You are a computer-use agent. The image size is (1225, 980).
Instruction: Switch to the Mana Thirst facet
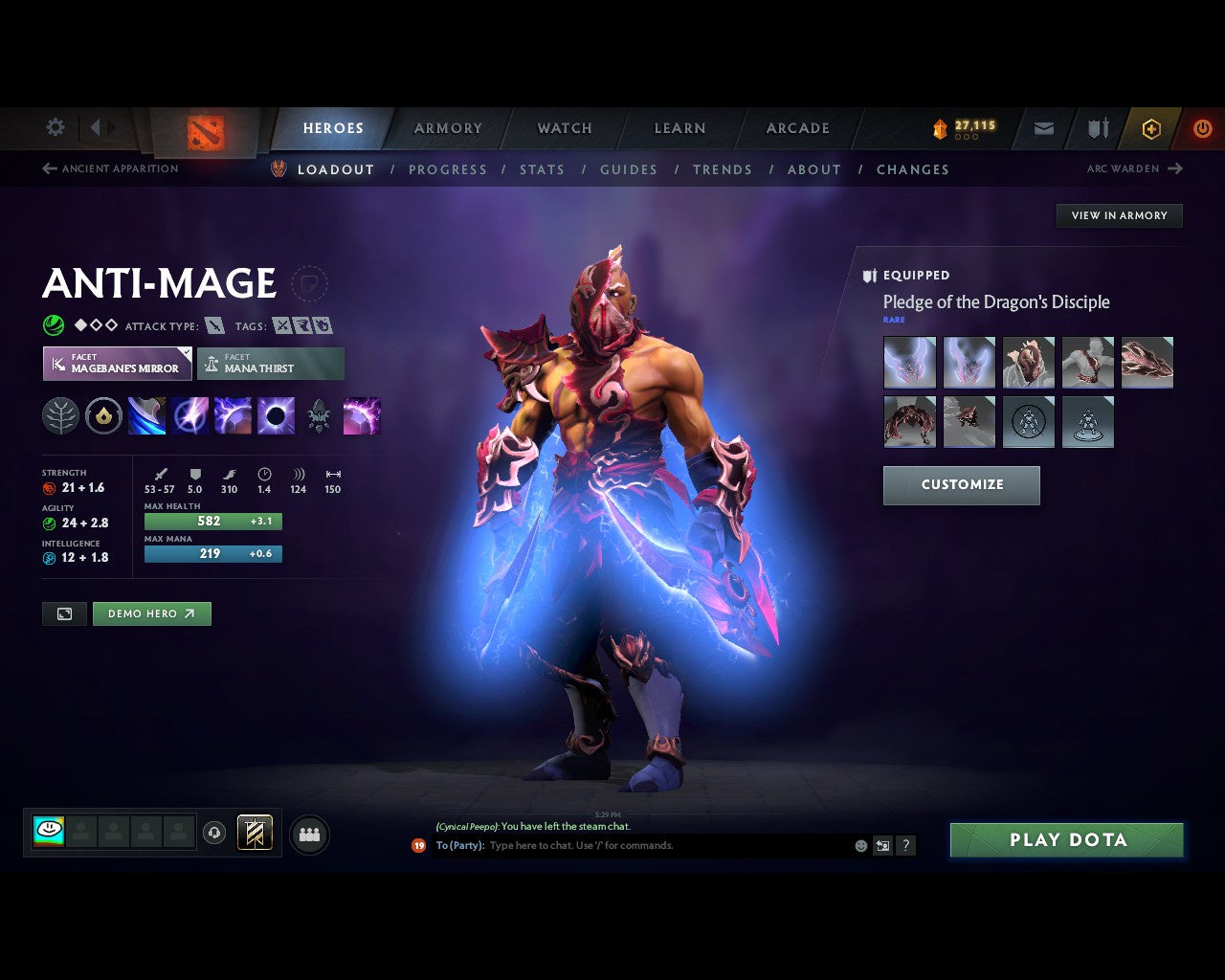pos(271,364)
